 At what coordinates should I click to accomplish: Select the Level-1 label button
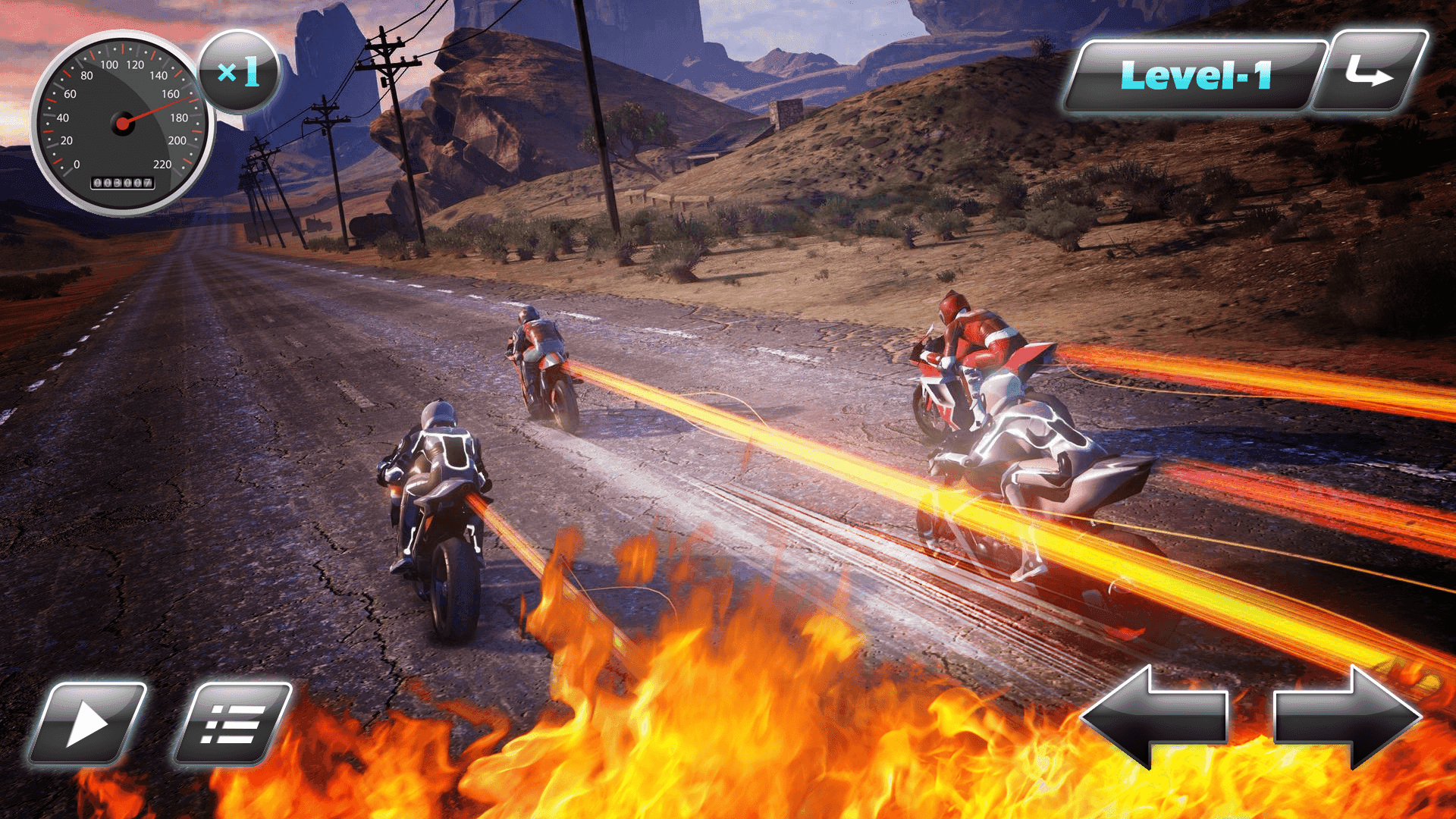[x=1194, y=76]
